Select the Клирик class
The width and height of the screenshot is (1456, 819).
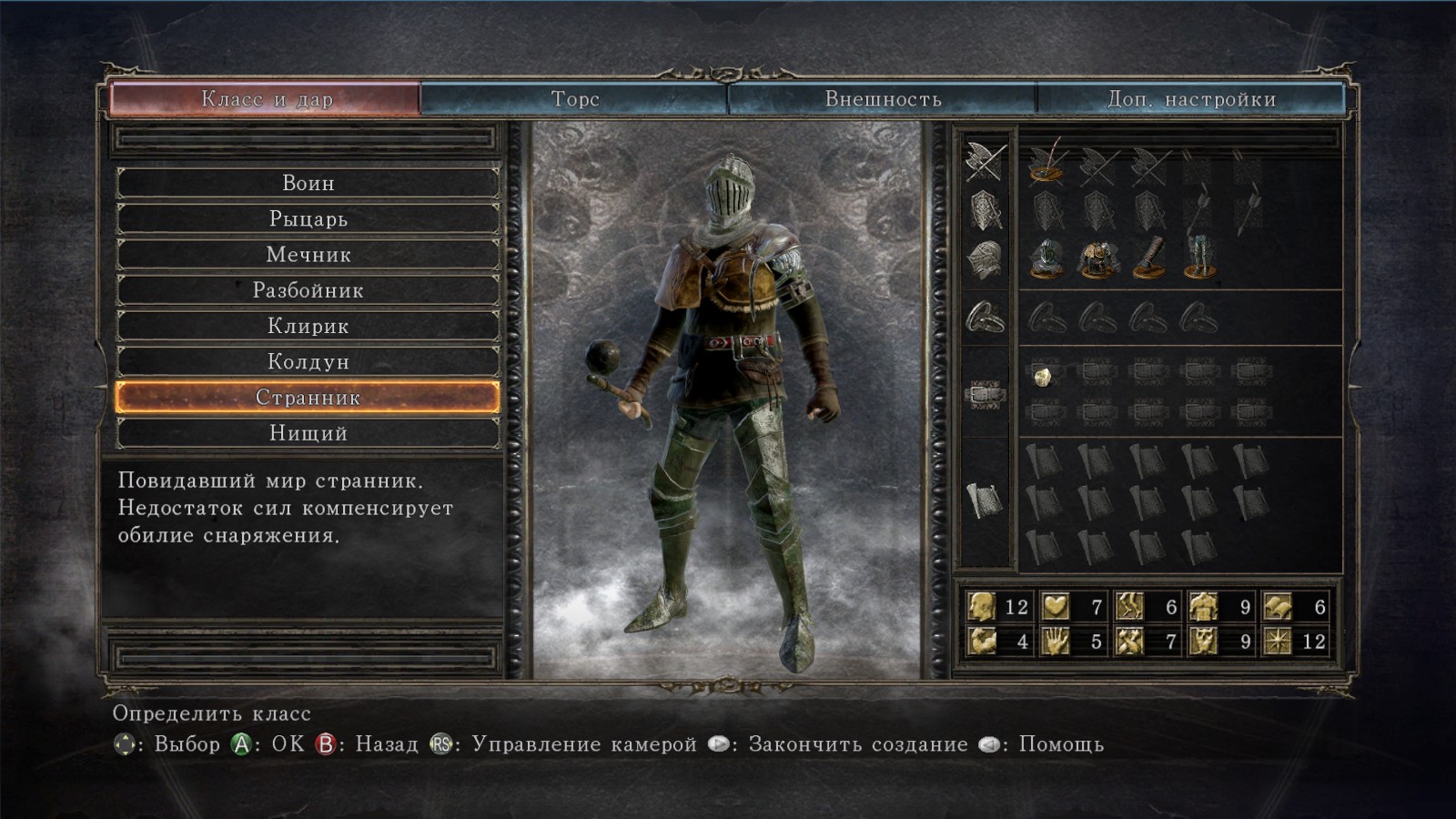(308, 326)
